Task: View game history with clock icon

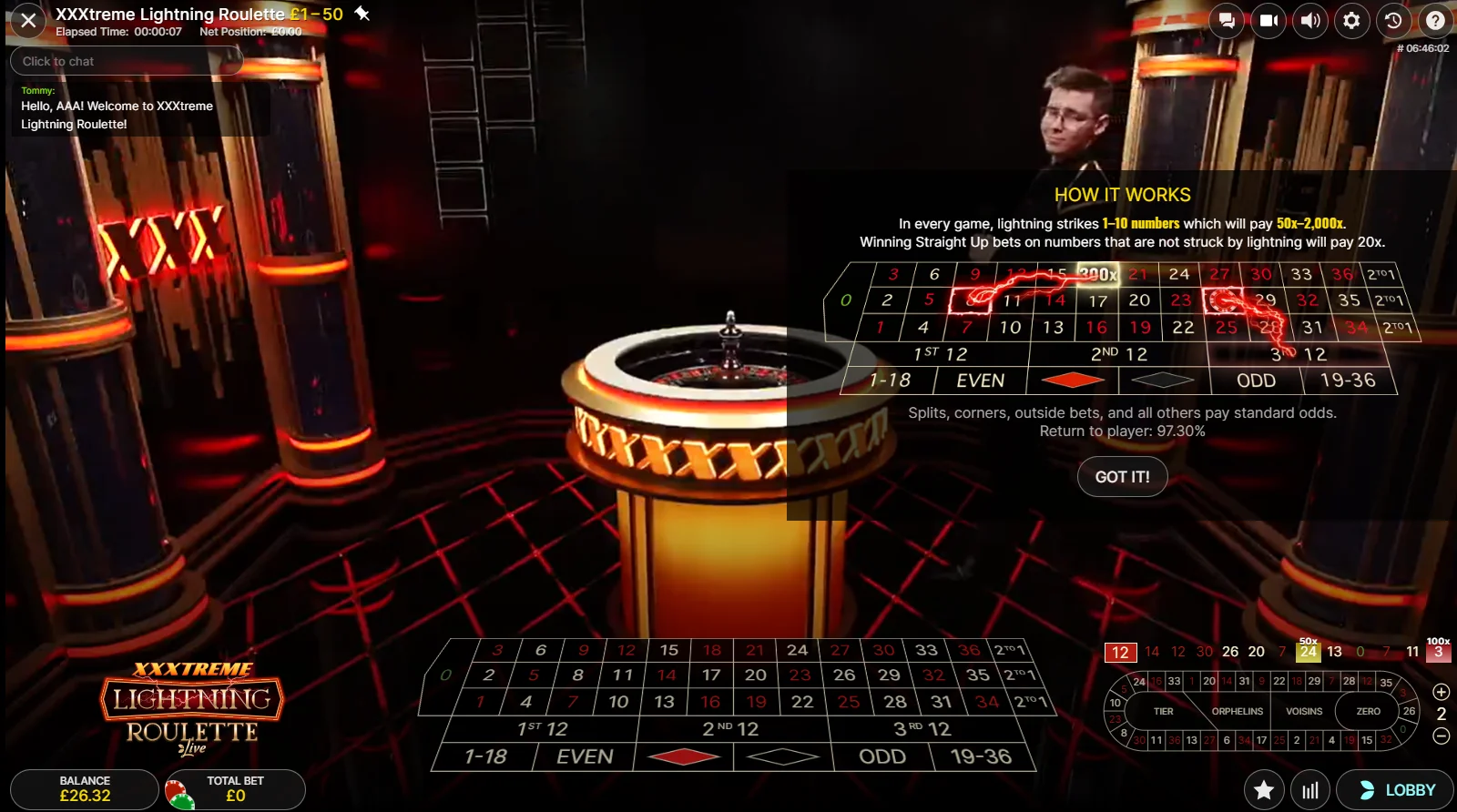Action: 1394,20
